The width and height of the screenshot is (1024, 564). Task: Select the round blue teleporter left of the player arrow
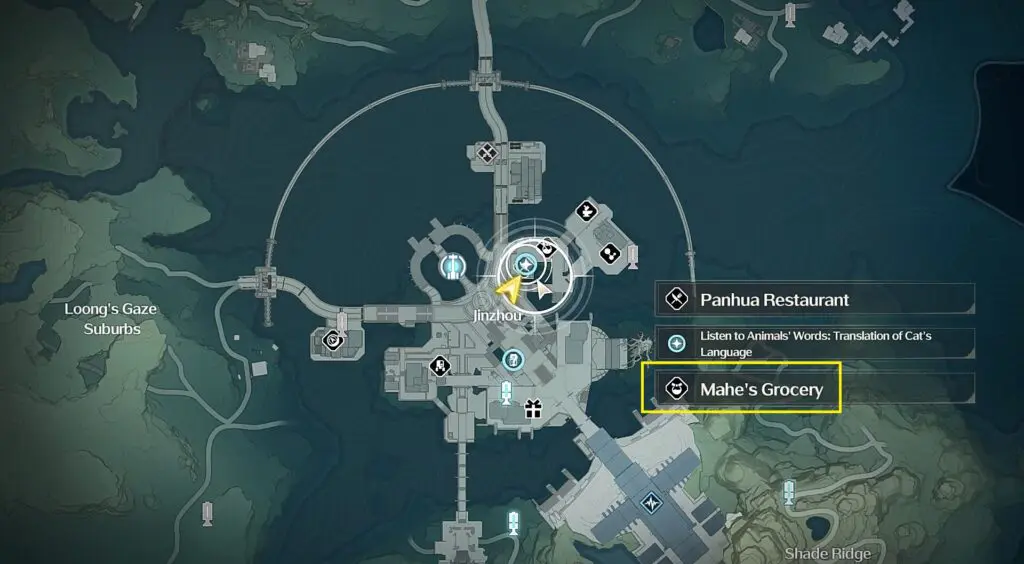[x=453, y=266]
